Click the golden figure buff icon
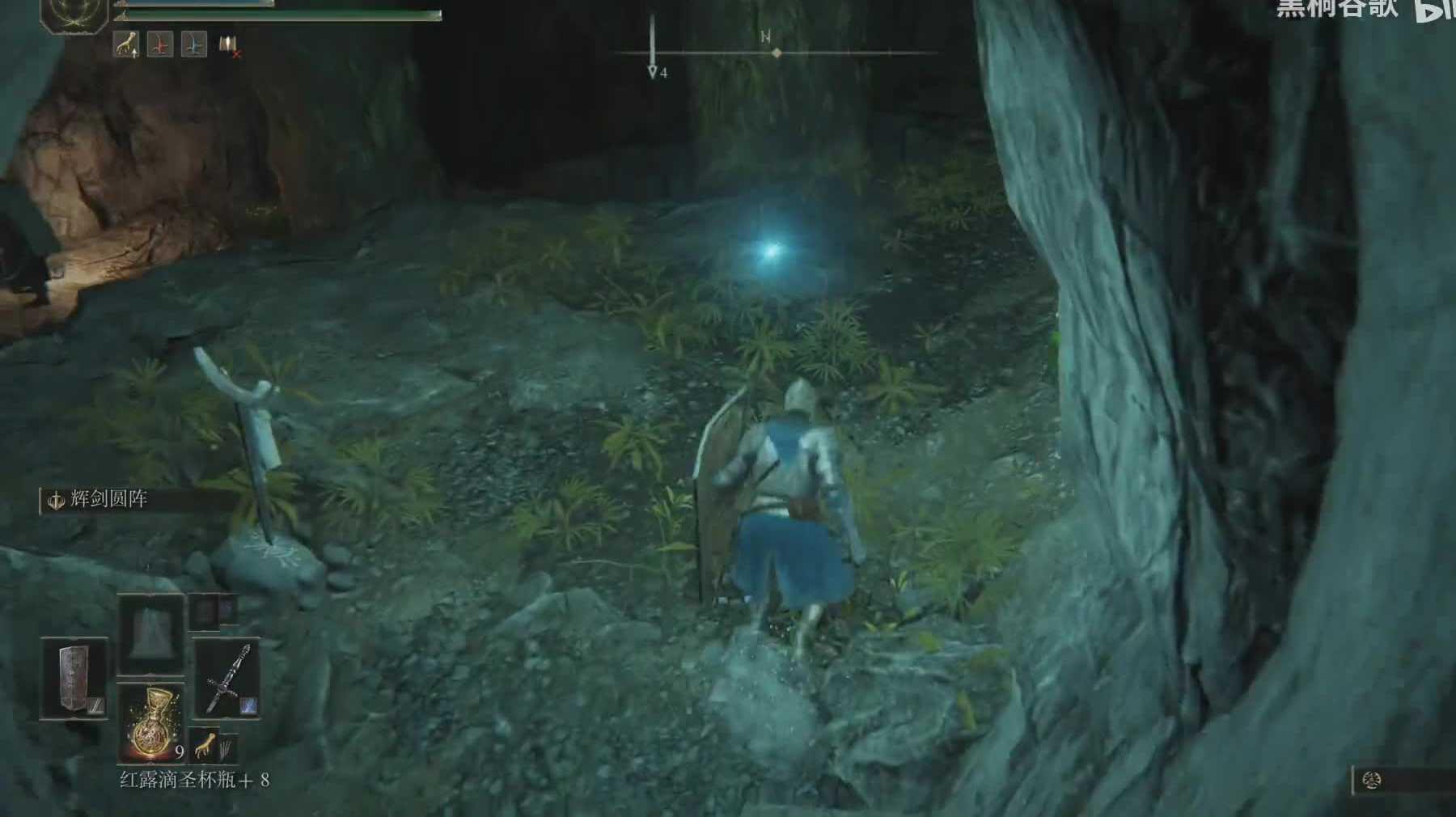Screen dimensions: 1456x817 (126, 45)
